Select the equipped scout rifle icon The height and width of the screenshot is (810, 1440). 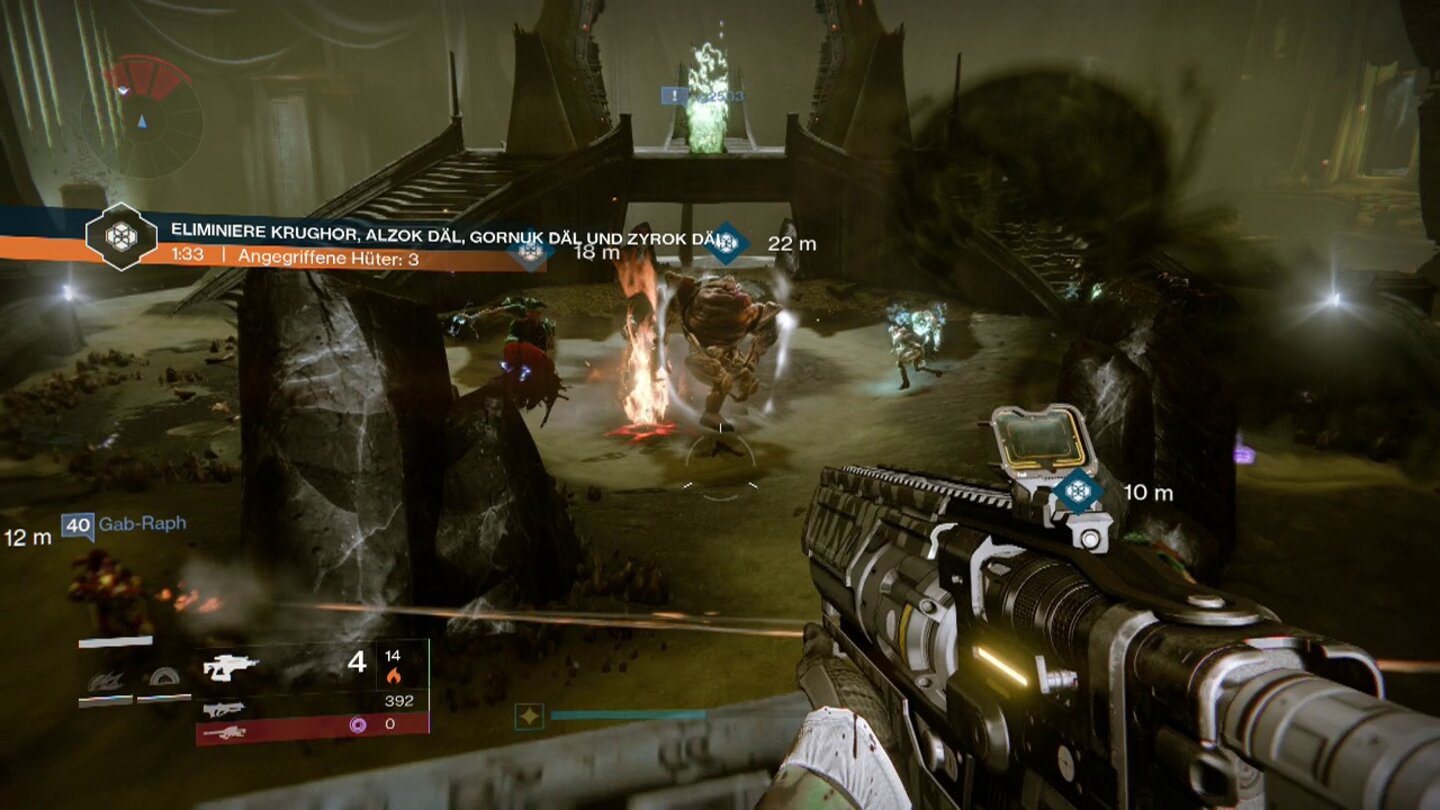pos(232,665)
